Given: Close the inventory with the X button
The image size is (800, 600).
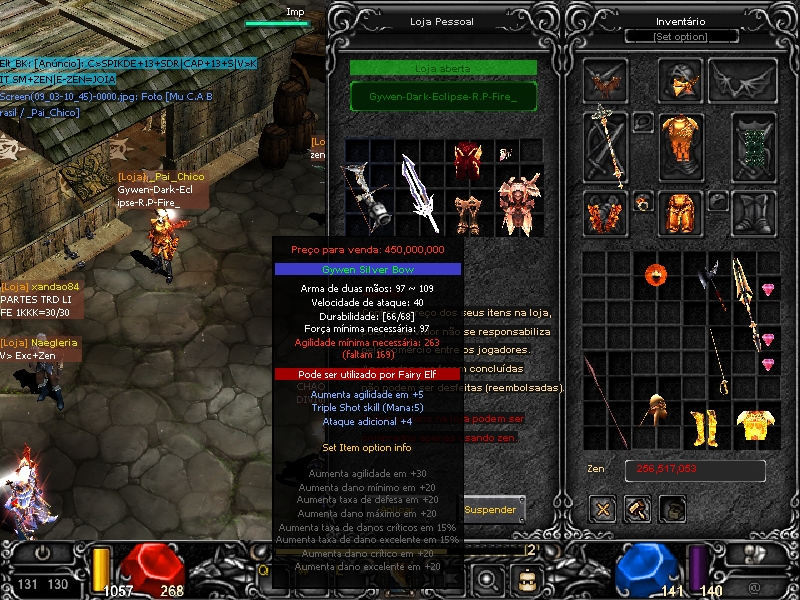Looking at the screenshot, I should tap(602, 510).
